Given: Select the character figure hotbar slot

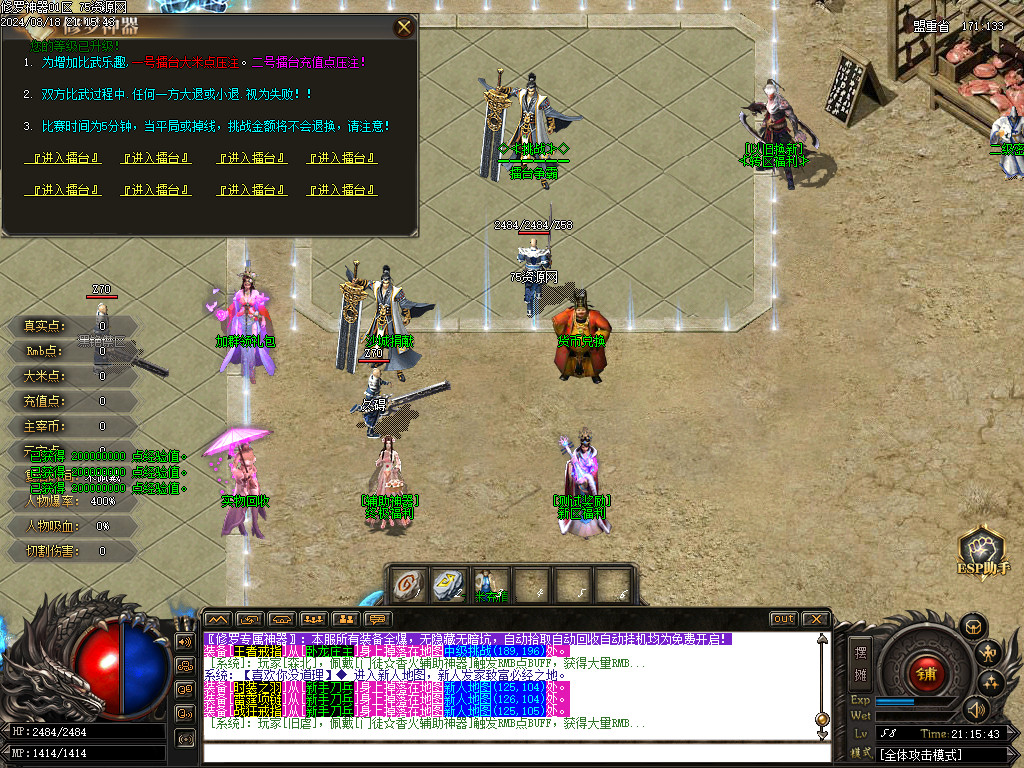Looking at the screenshot, I should (487, 586).
